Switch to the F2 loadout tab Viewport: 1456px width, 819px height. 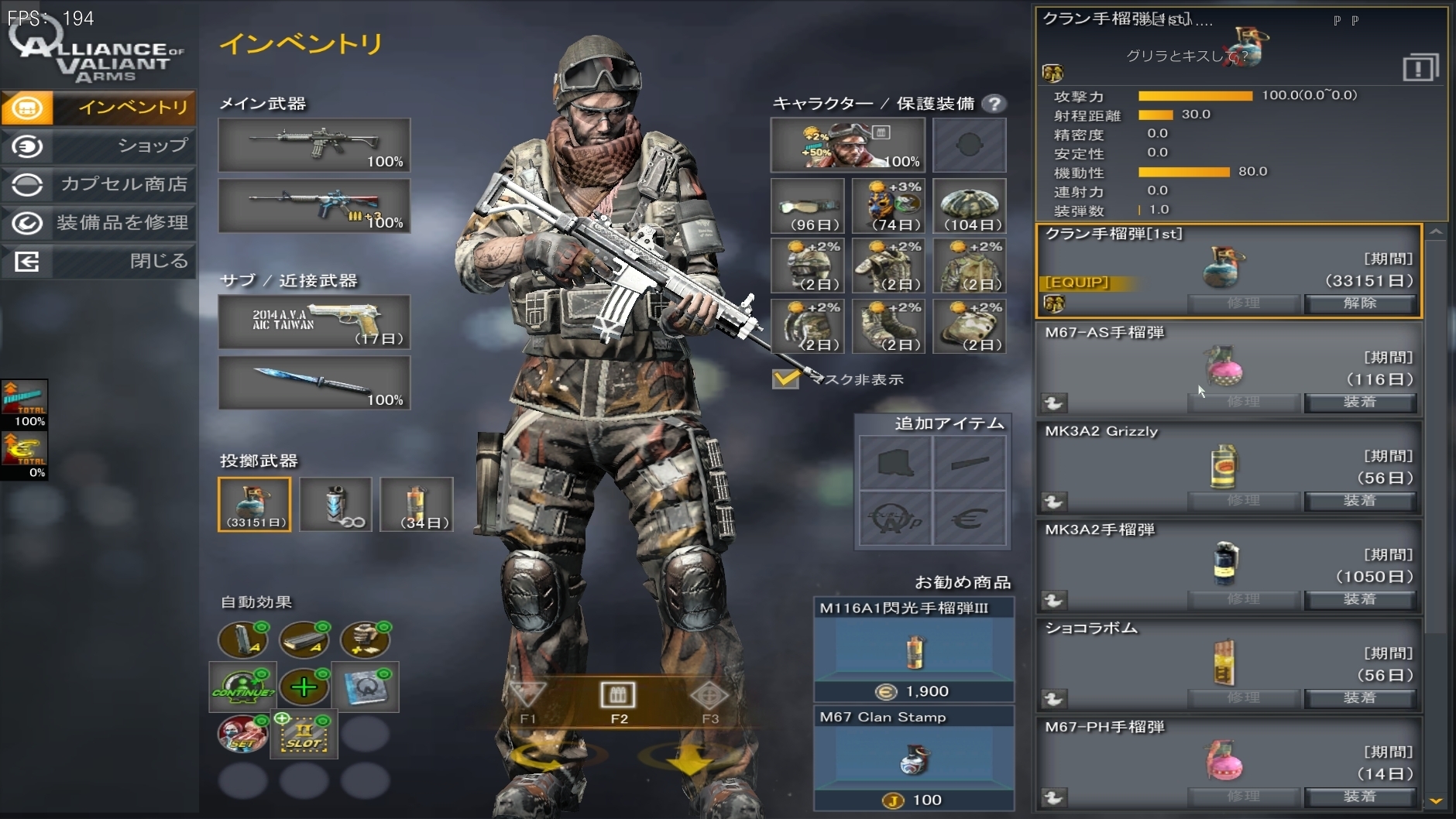tap(618, 701)
